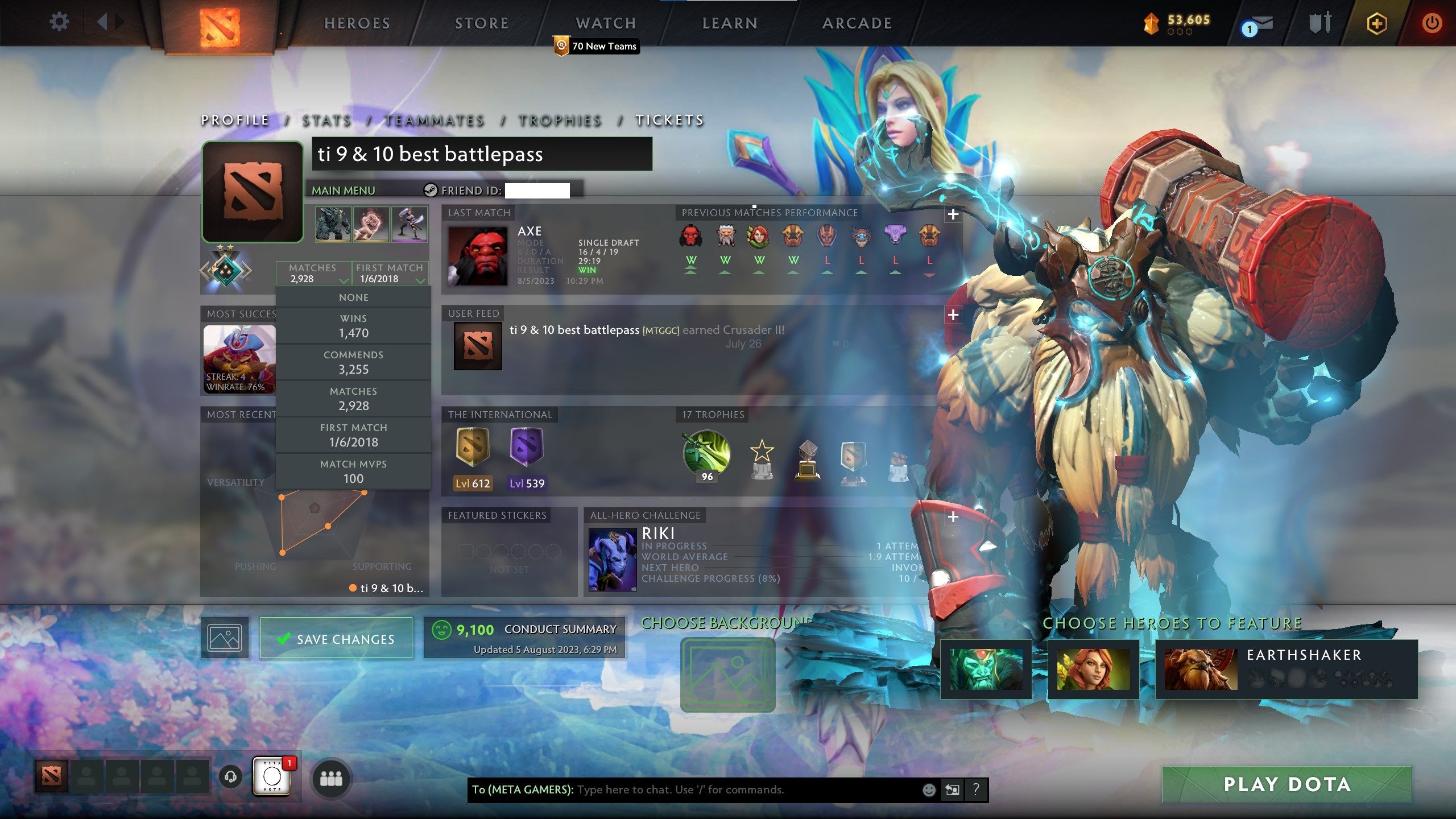Click the back navigation arrow in top bar
Image resolution: width=1456 pixels, height=819 pixels.
pos(102,22)
